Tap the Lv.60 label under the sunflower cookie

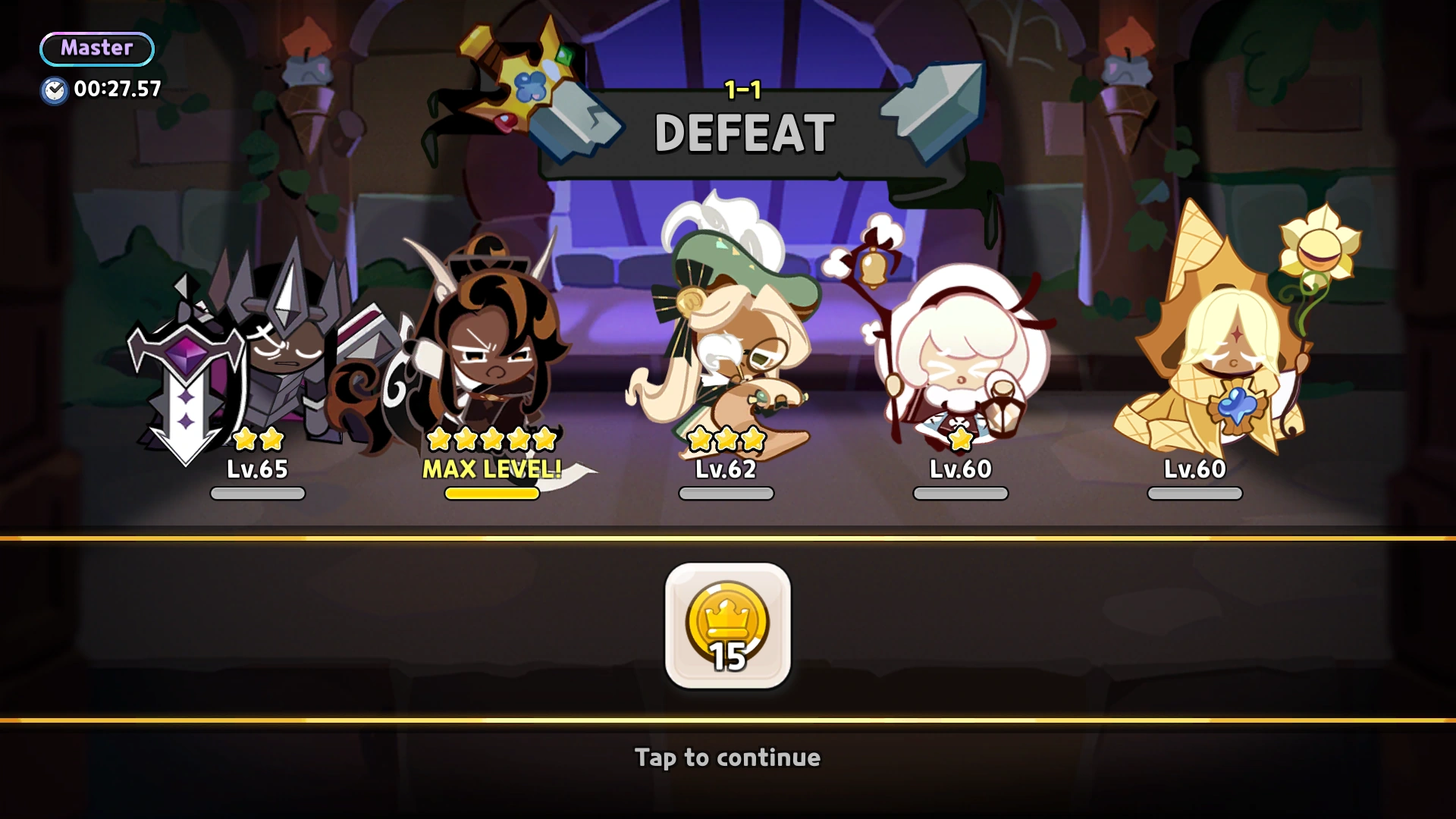1194,469
